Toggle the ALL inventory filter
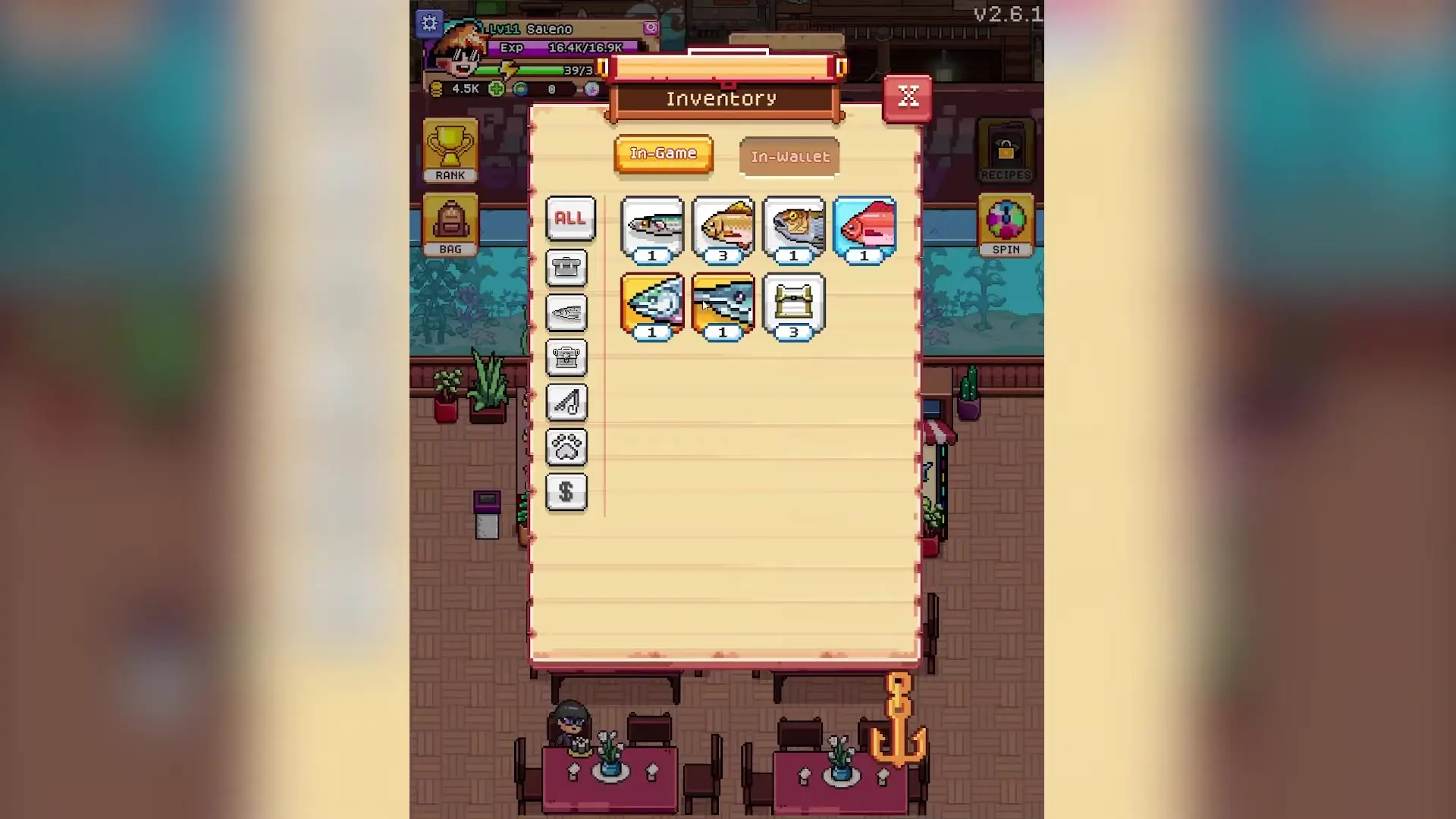This screenshot has width=1456, height=819. tap(570, 219)
